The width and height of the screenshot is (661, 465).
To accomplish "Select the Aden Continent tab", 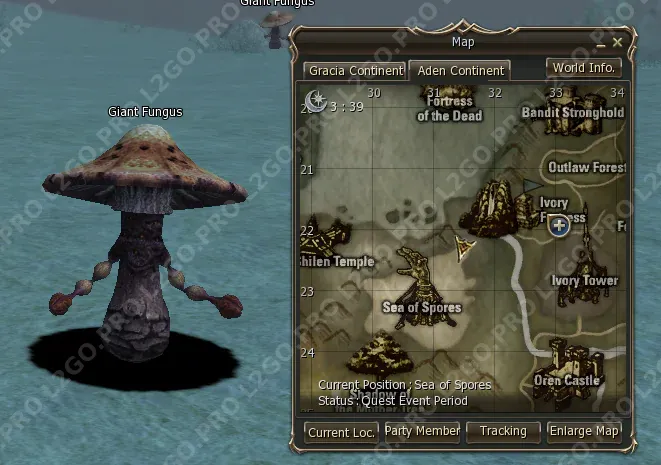I will (x=459, y=72).
